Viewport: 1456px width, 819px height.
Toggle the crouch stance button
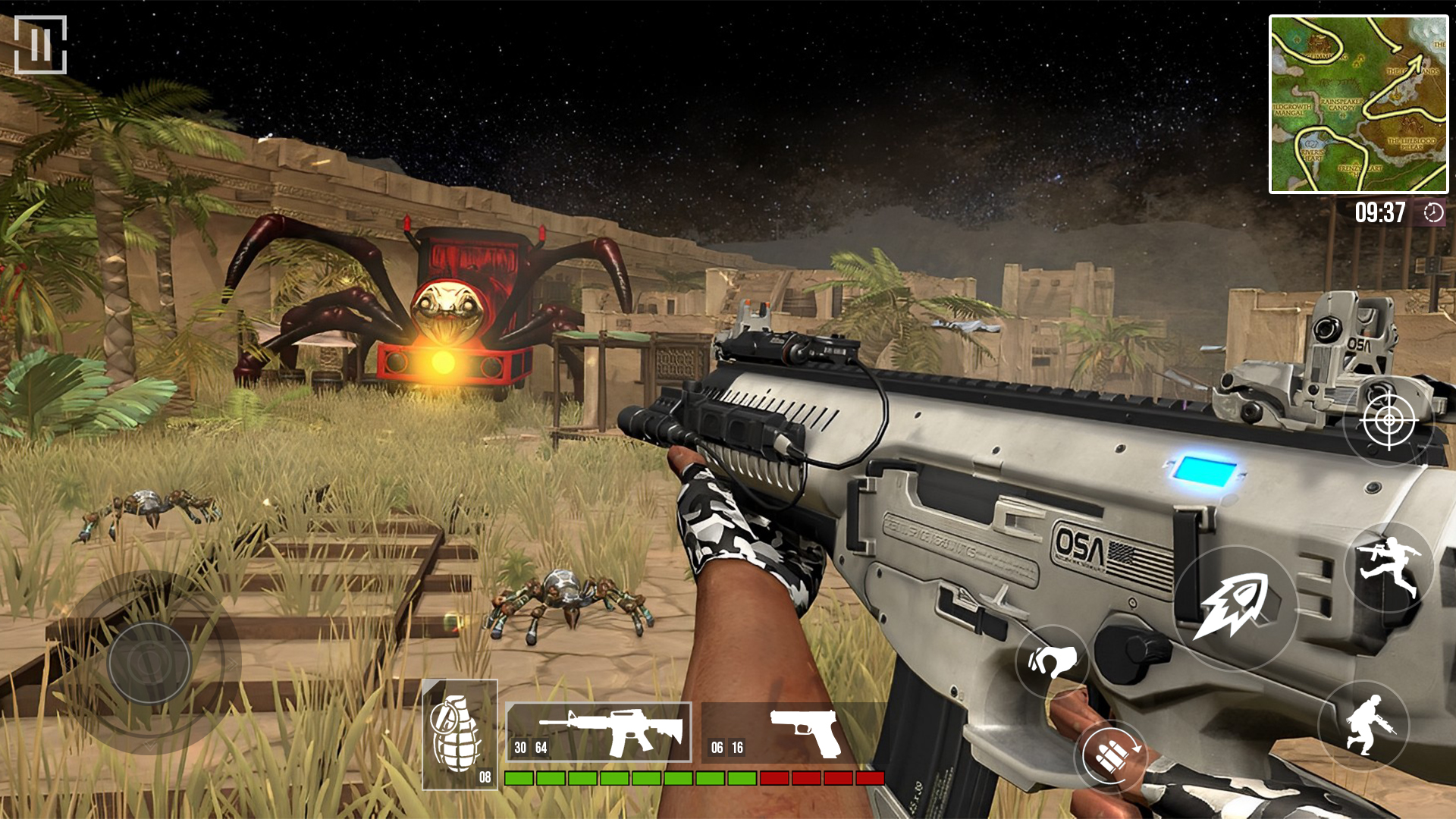click(1363, 726)
